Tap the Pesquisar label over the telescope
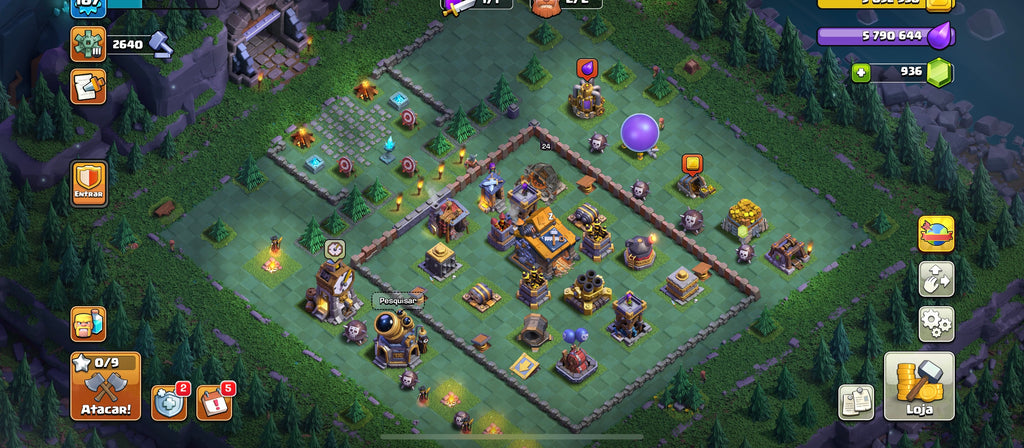The width and height of the screenshot is (1024, 448). tap(397, 300)
